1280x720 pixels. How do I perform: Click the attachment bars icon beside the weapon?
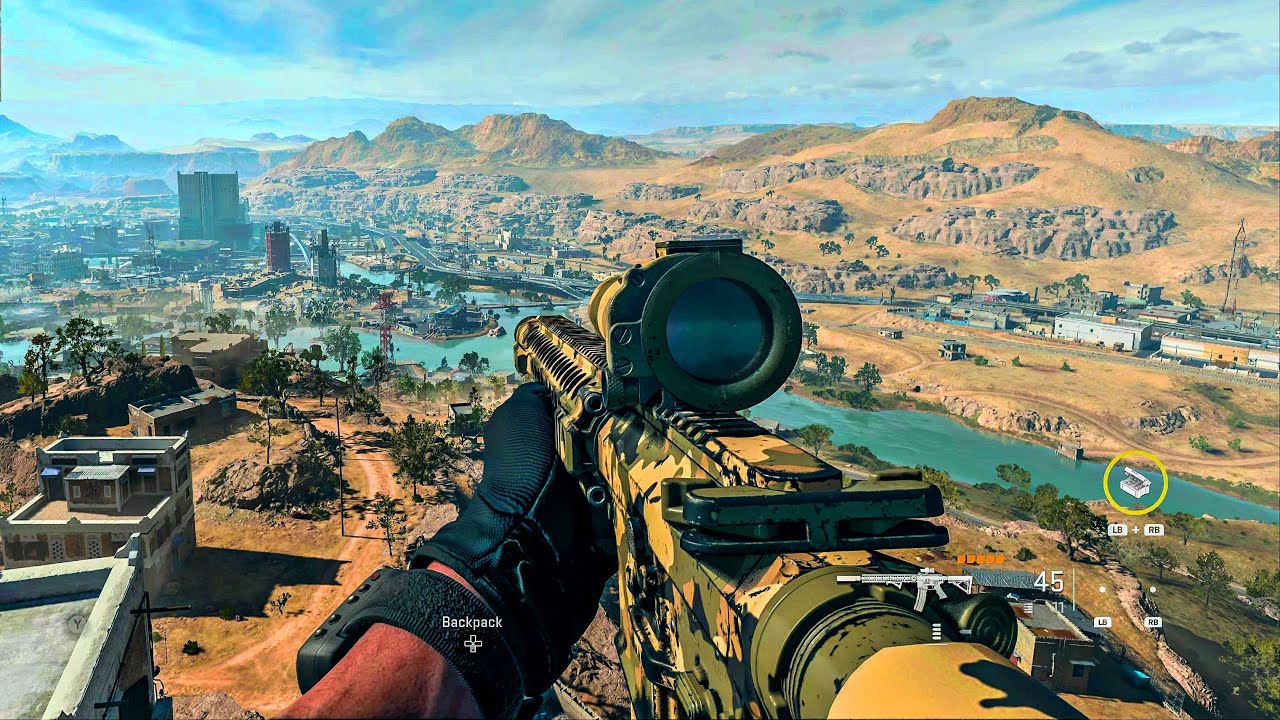click(x=1027, y=606)
